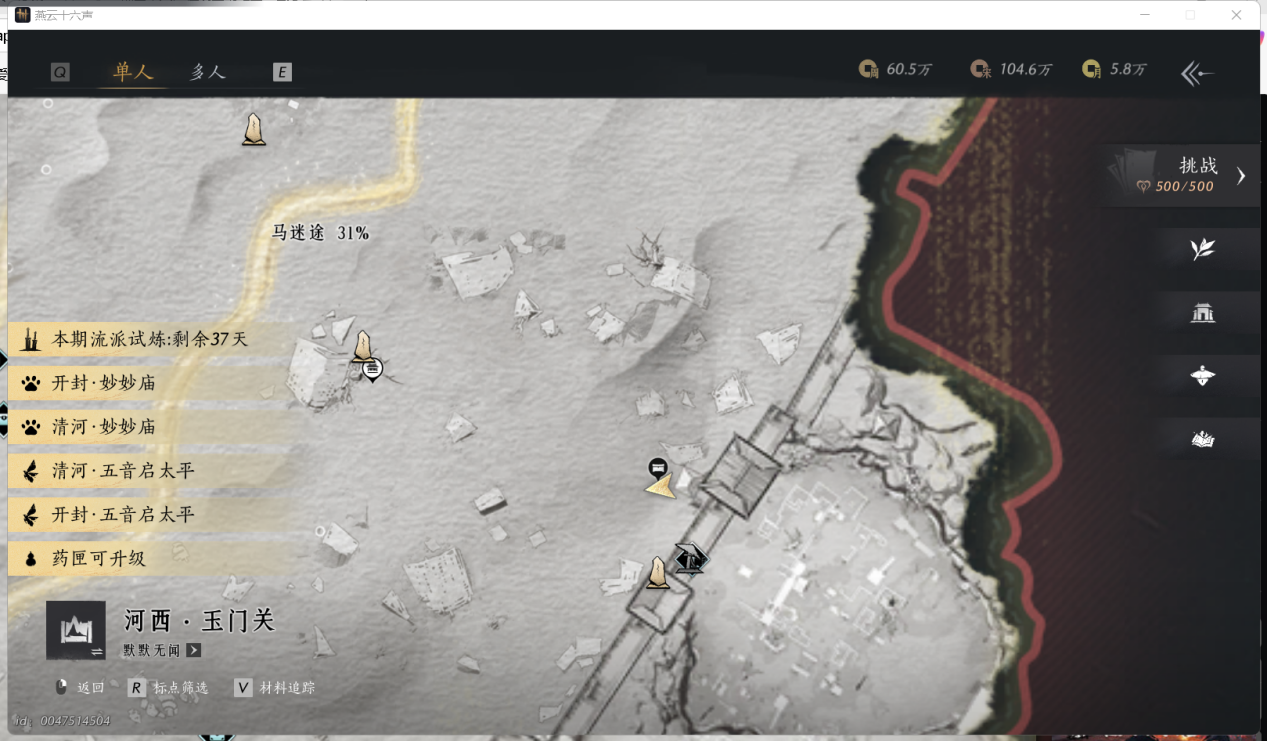Click the 药匣可升级 notification

98,559
